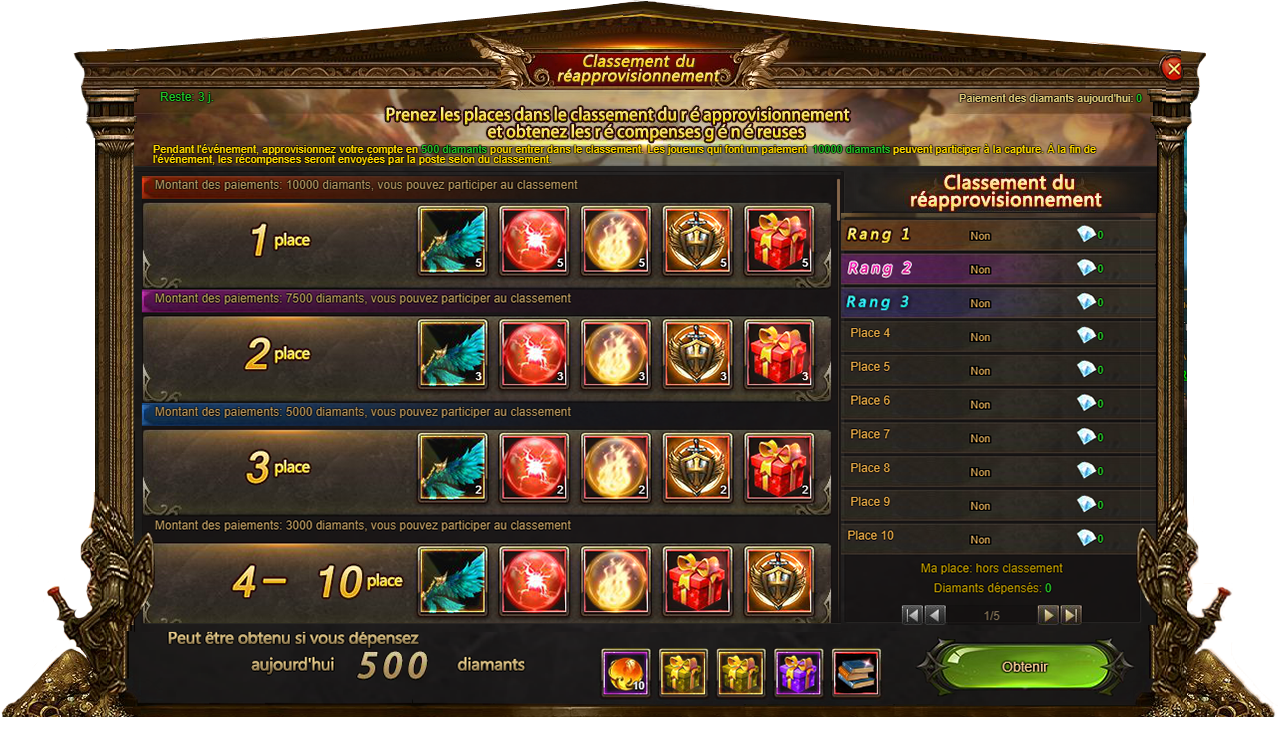Select the Place 10 leaderboard row
Image resolution: width=1278 pixels, height=739 pixels.
pyautogui.click(x=998, y=537)
